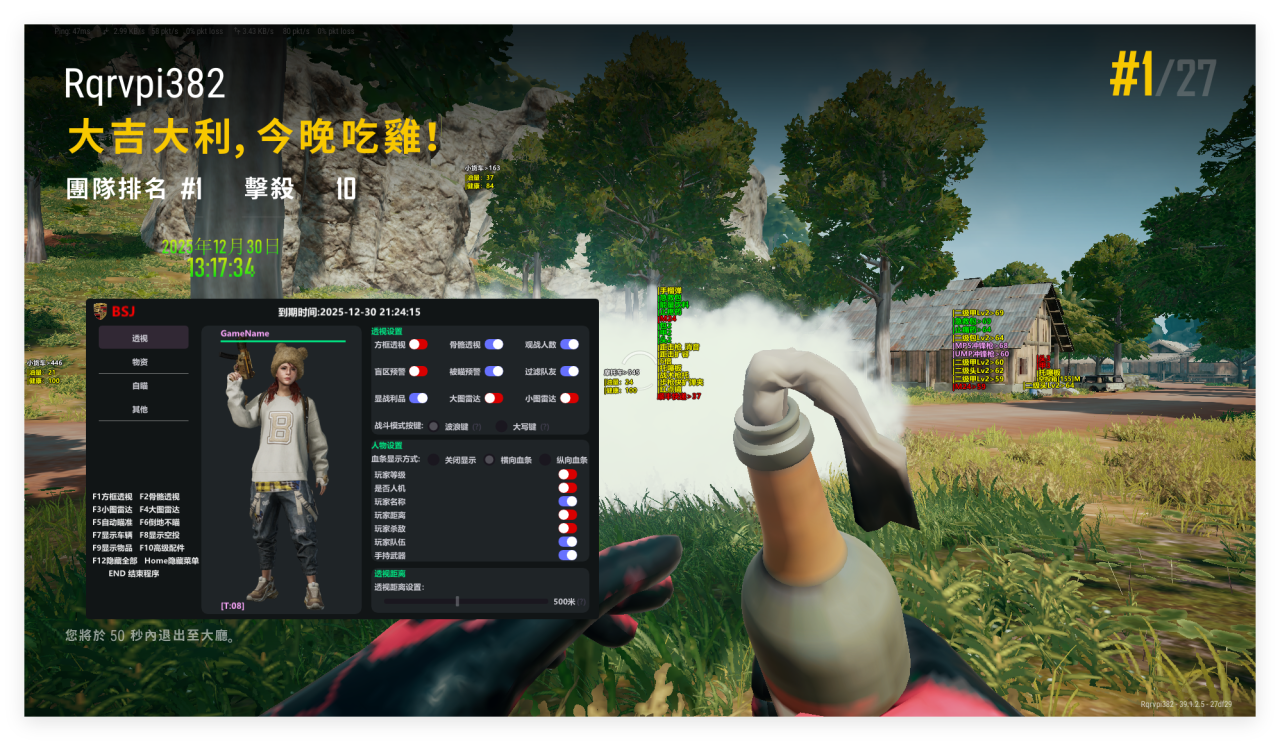1280x741 pixels.
Task: Switch to the 其他 tab
Action: [x=143, y=410]
